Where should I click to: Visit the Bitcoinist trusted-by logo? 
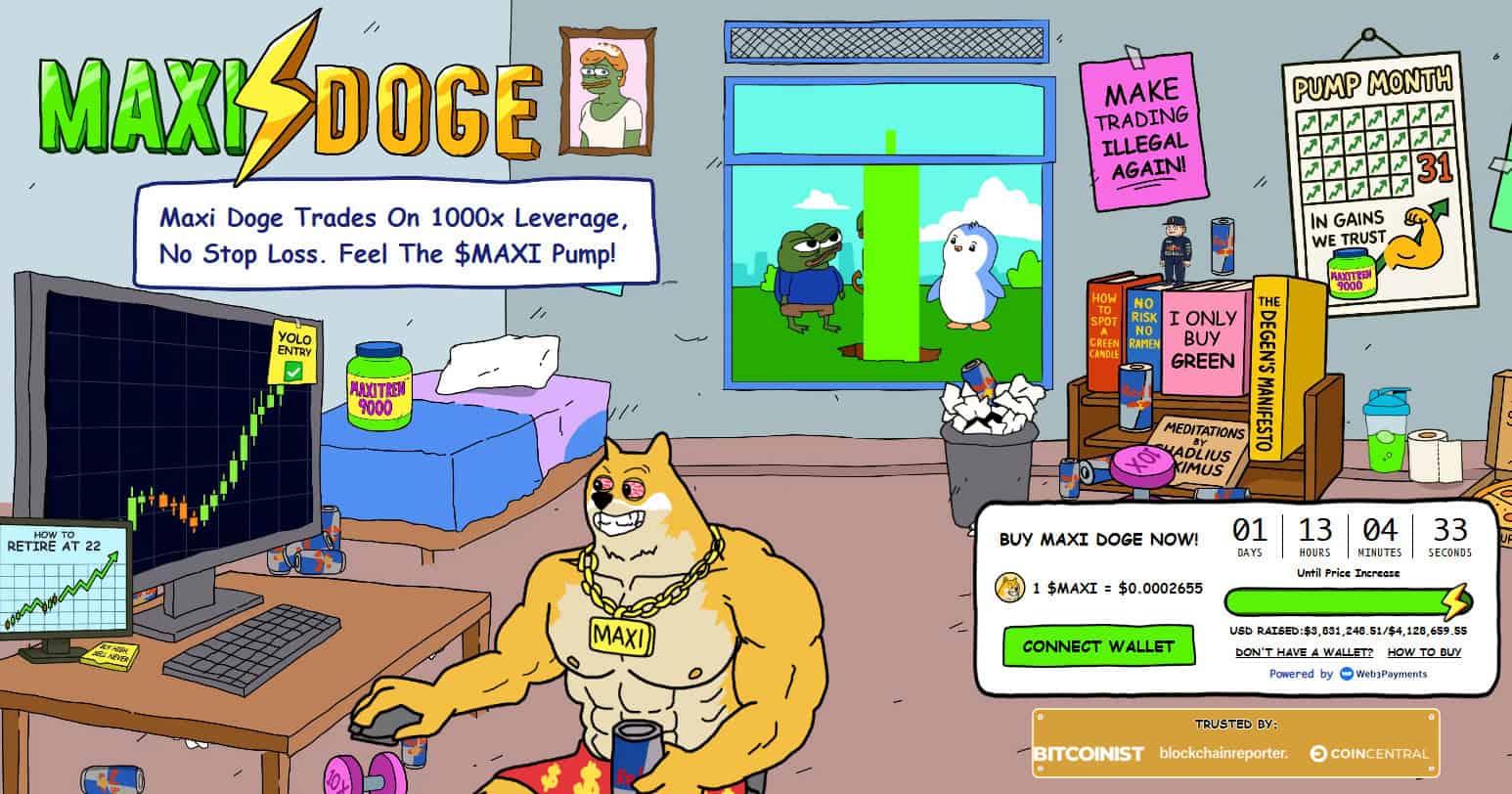pos(1088,754)
